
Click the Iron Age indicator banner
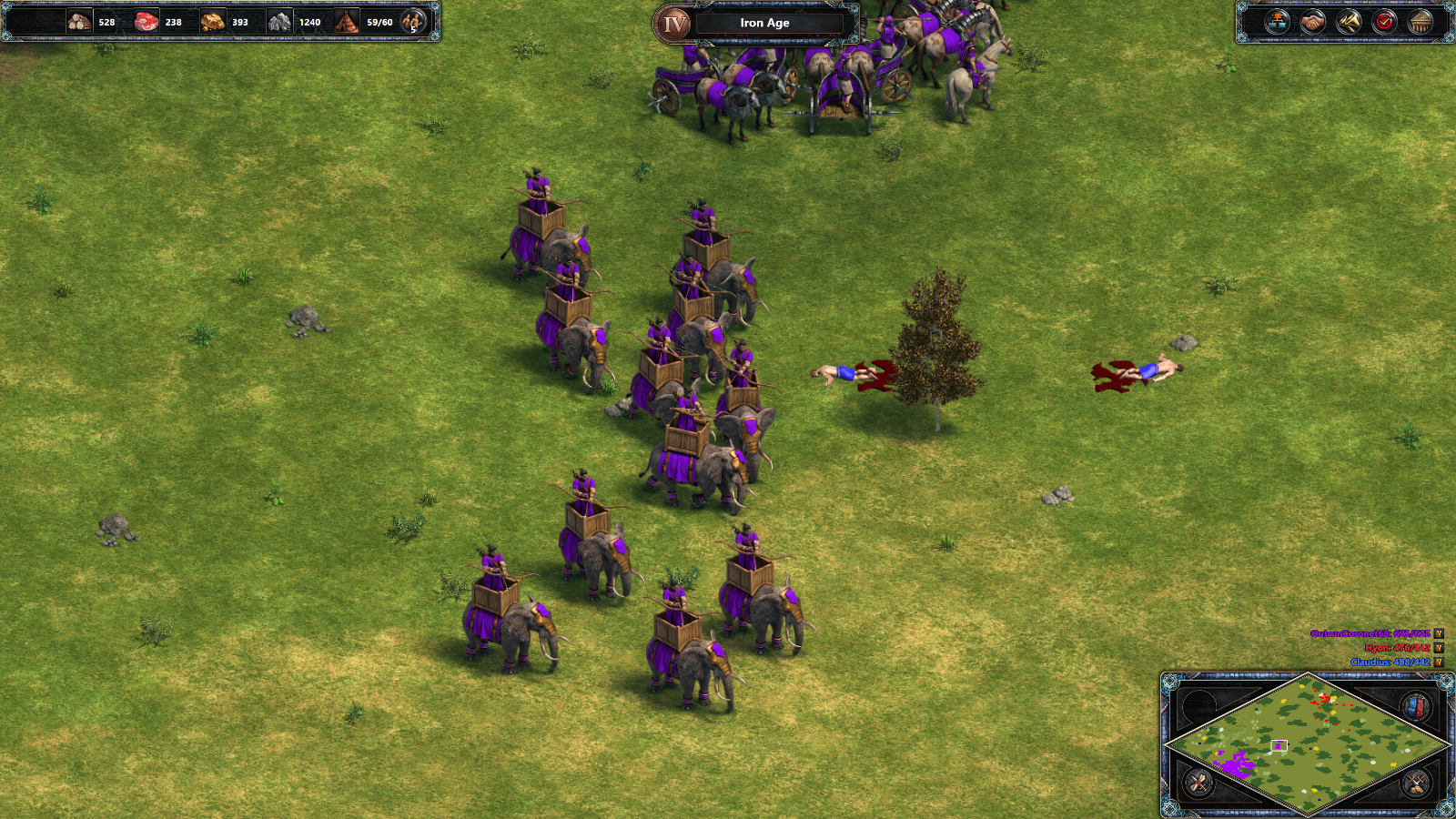[764, 23]
